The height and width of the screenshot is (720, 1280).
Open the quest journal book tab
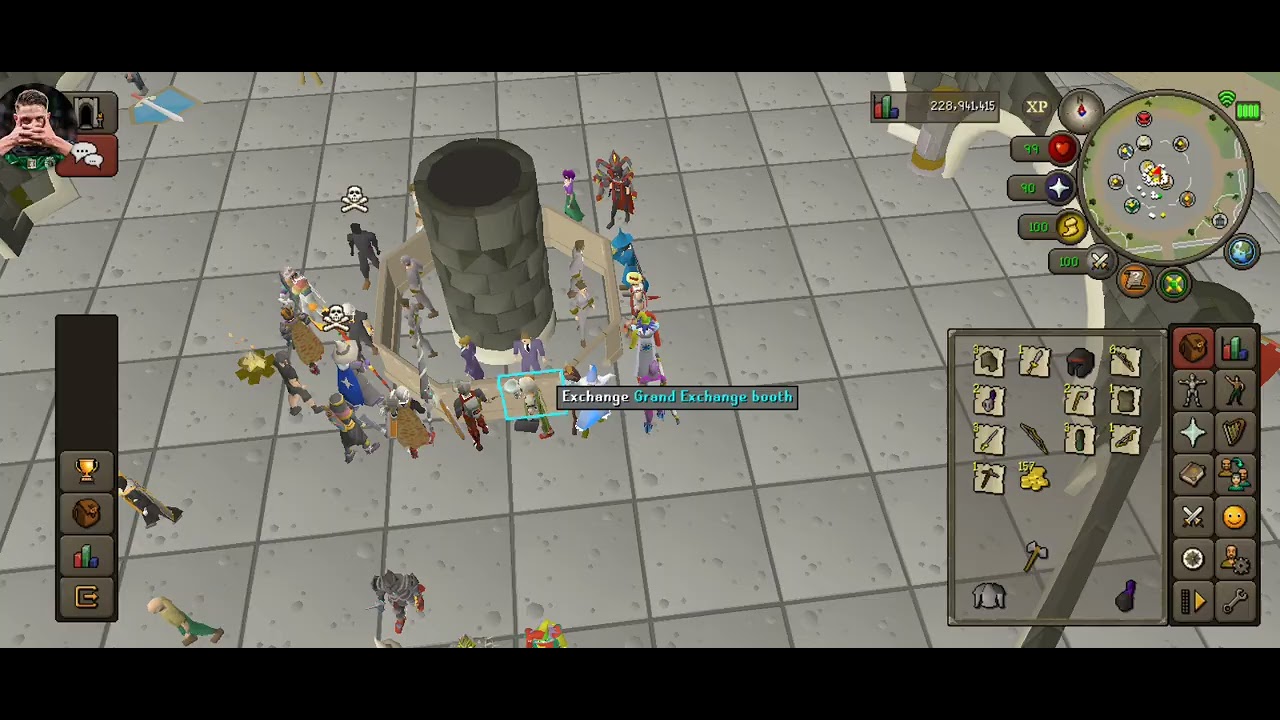pyautogui.click(x=1192, y=475)
